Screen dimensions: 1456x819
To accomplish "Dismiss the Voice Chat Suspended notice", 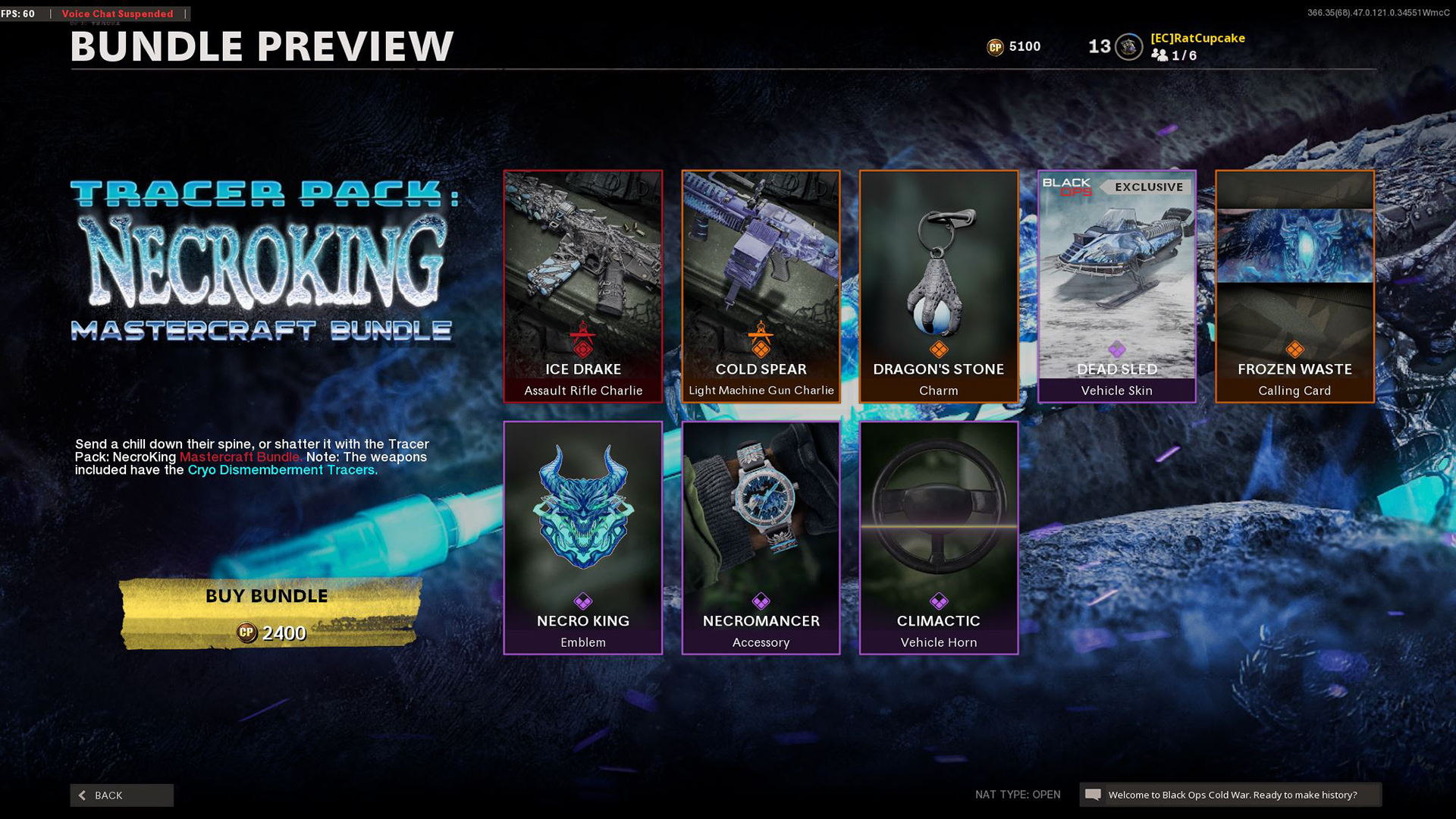I will (117, 14).
